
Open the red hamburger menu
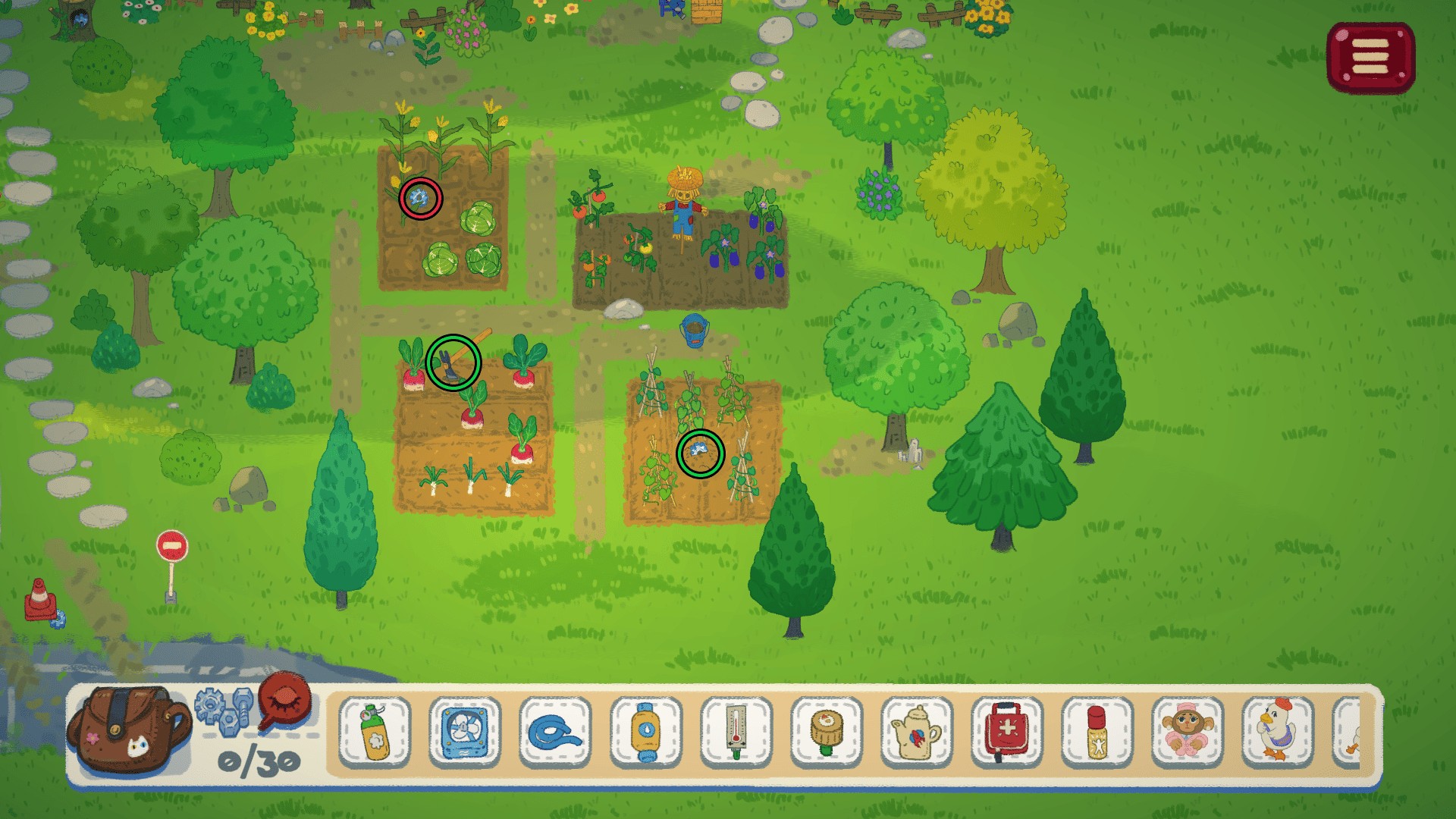1370,58
